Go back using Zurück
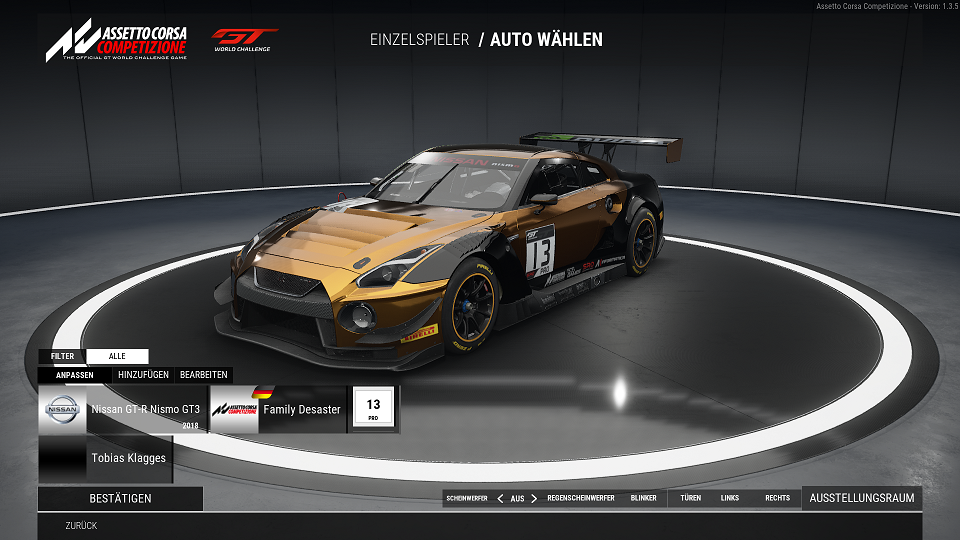Image resolution: width=960 pixels, height=540 pixels. (81, 525)
